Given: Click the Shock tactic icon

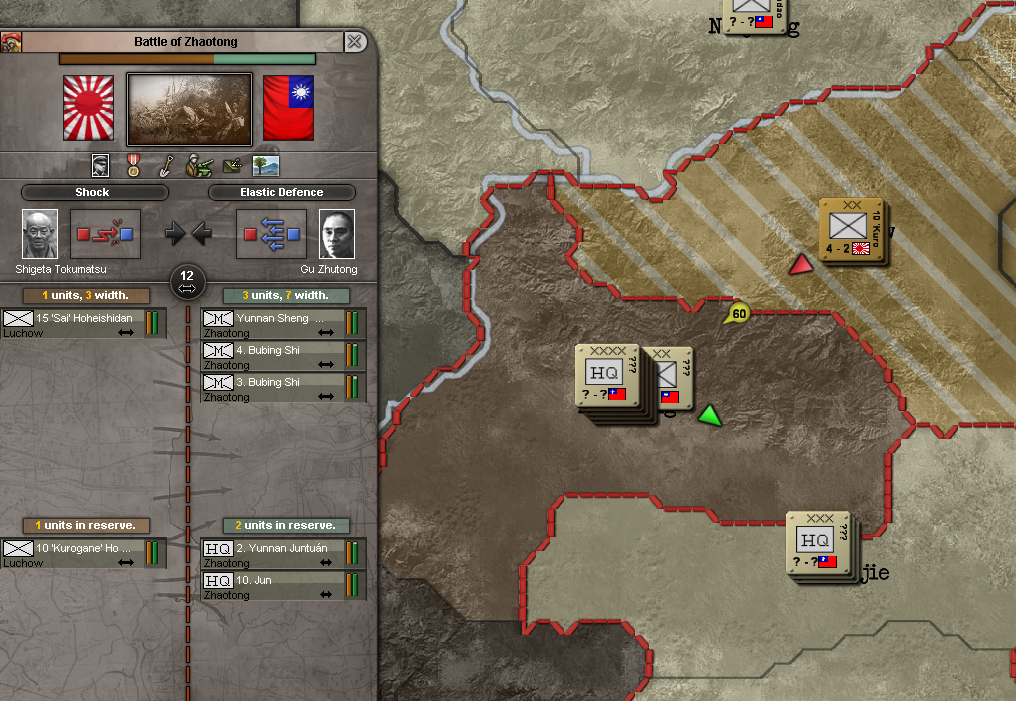Looking at the screenshot, I should tap(106, 234).
